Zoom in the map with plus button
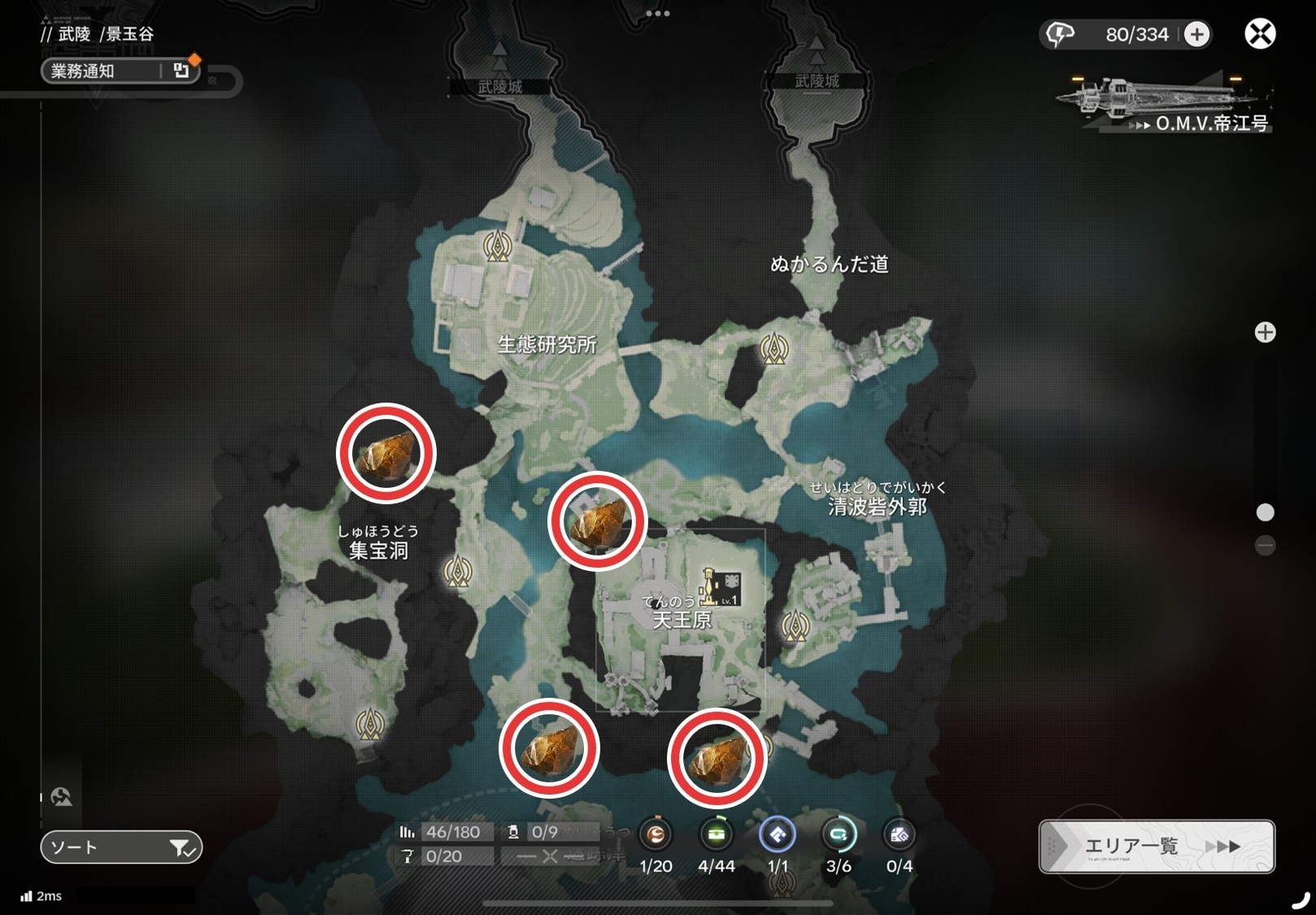This screenshot has width=1316, height=915. pyautogui.click(x=1265, y=333)
